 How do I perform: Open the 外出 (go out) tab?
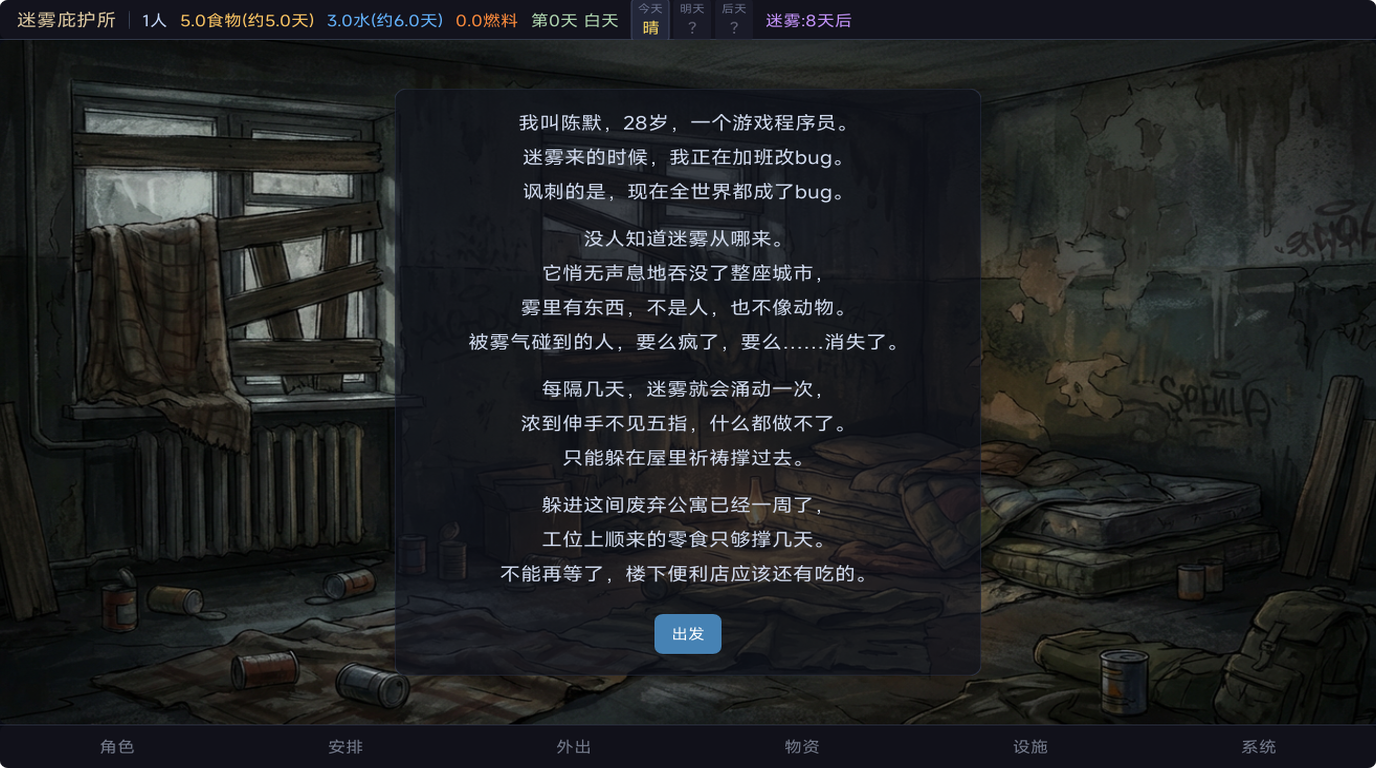point(573,745)
